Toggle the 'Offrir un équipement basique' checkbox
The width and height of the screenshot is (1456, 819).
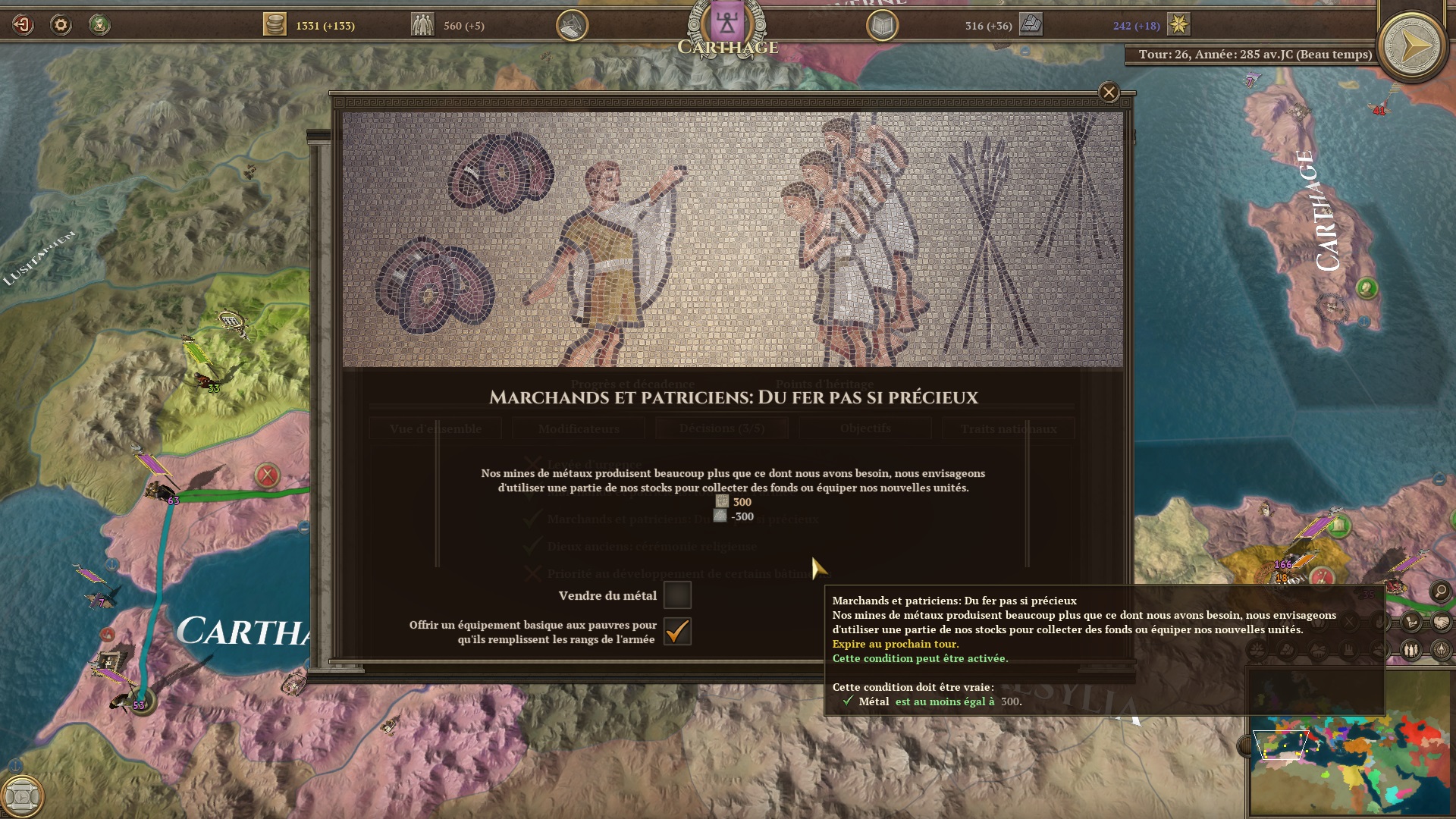point(677,631)
